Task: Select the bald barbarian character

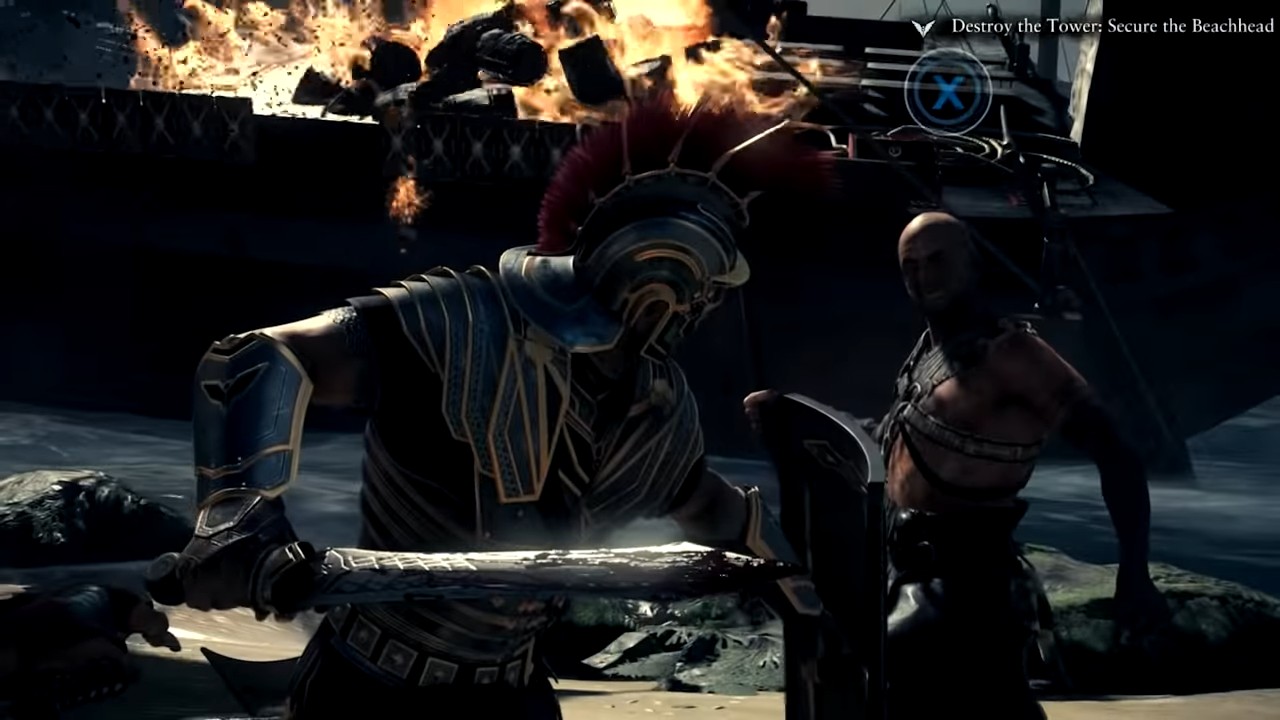Action: (x=950, y=350)
